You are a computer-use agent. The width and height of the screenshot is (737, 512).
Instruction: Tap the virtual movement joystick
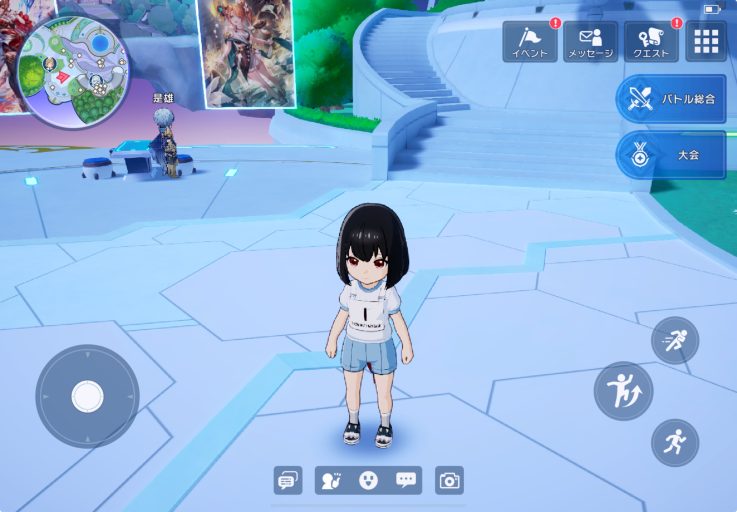tap(87, 396)
